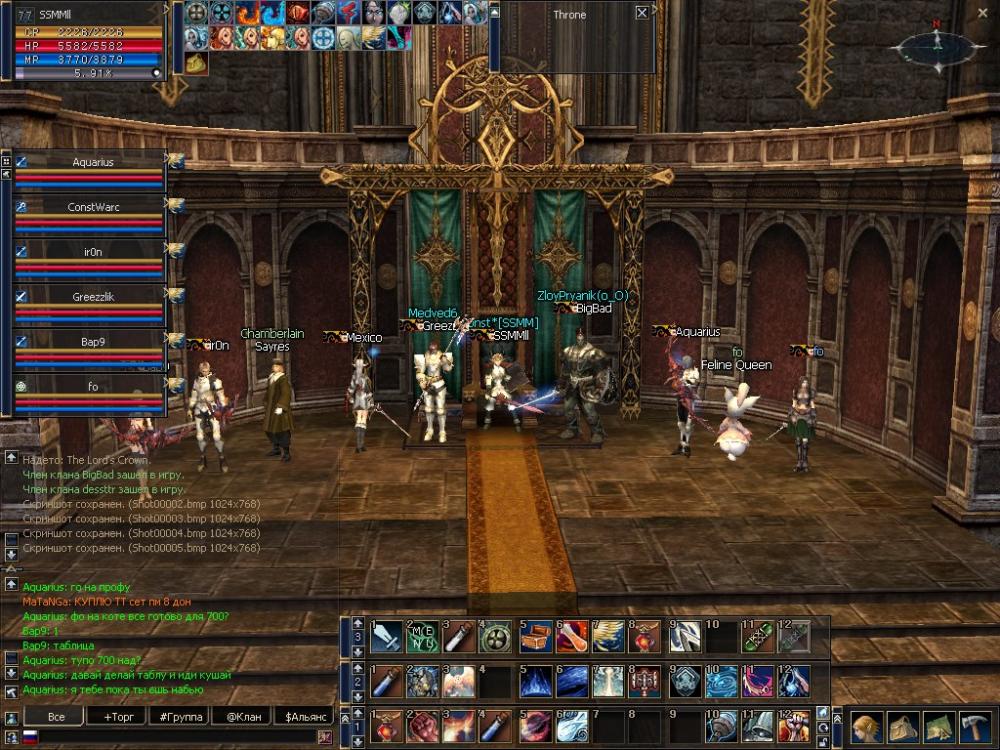This screenshot has width=1000, height=750.
Task: Click the hammer icon in the menu bar
Action: pos(973,726)
